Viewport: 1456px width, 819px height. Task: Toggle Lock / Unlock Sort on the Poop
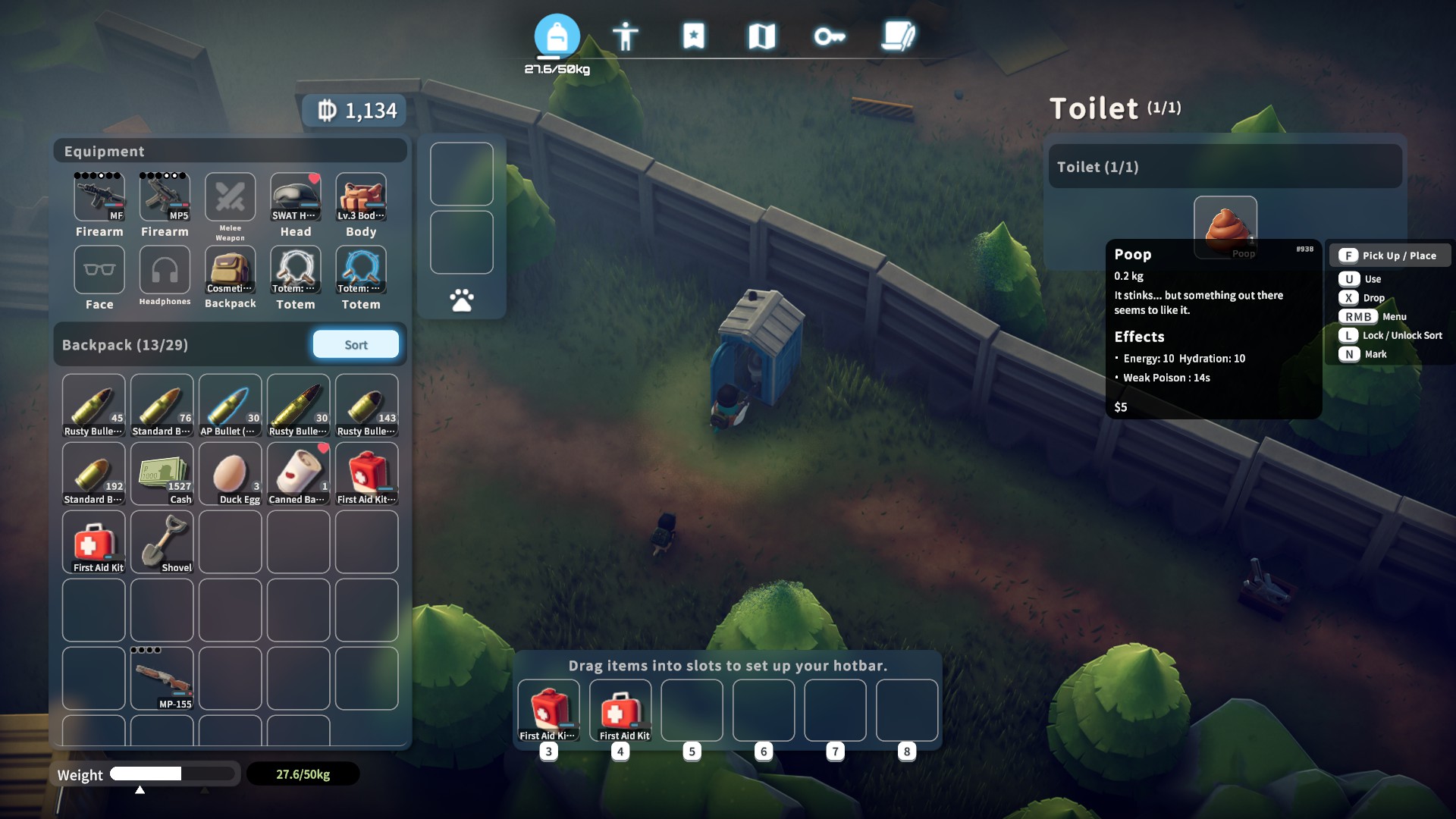(x=1390, y=334)
